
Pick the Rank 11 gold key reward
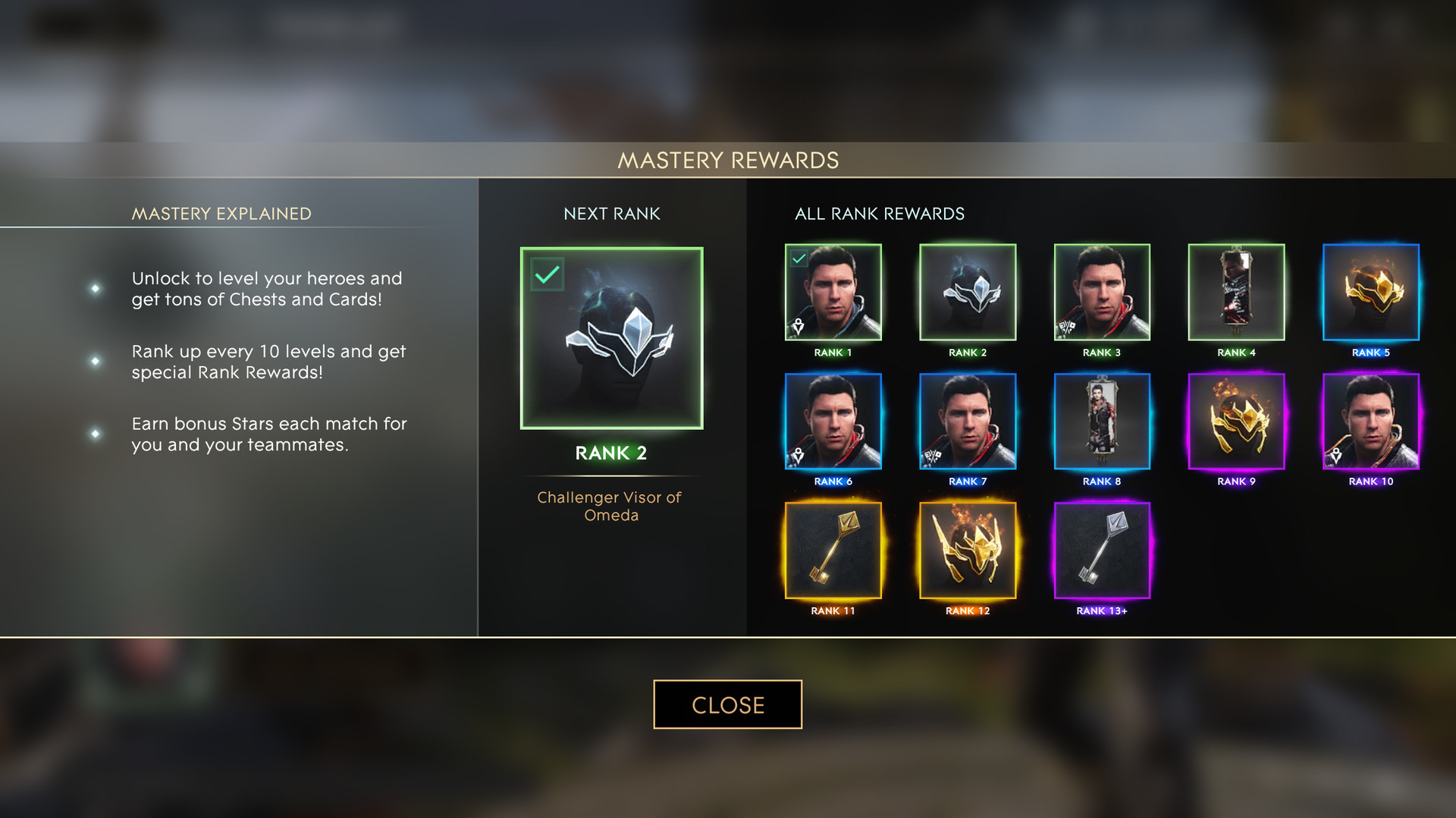point(833,550)
